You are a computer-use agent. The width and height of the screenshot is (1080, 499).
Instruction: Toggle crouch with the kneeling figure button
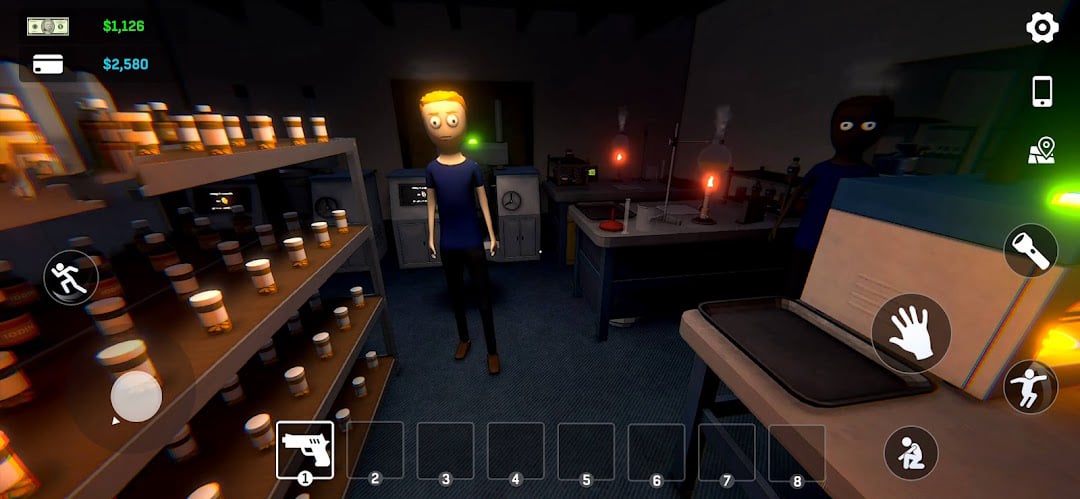(x=911, y=453)
